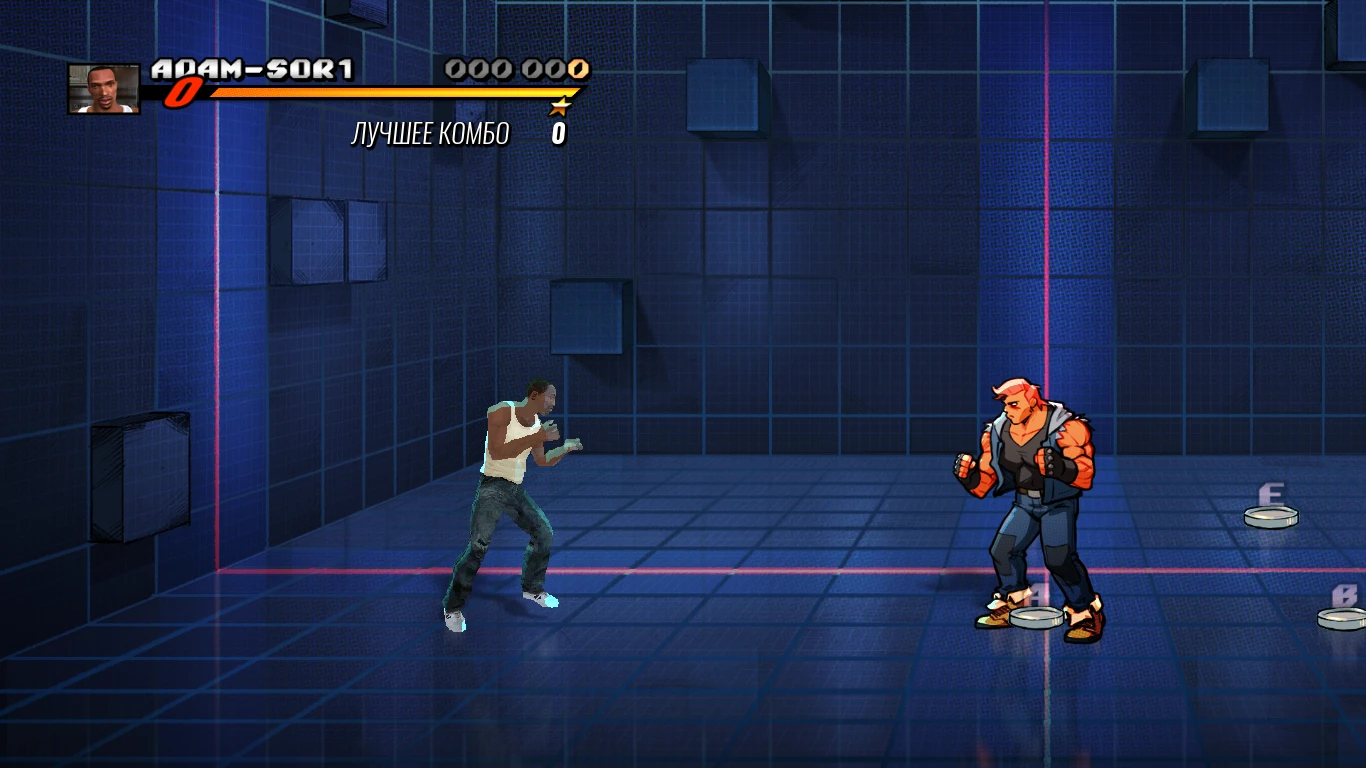Click the "ЛУЧШЕЕ КОМБО" label
This screenshot has height=768, width=1366.
[430, 130]
